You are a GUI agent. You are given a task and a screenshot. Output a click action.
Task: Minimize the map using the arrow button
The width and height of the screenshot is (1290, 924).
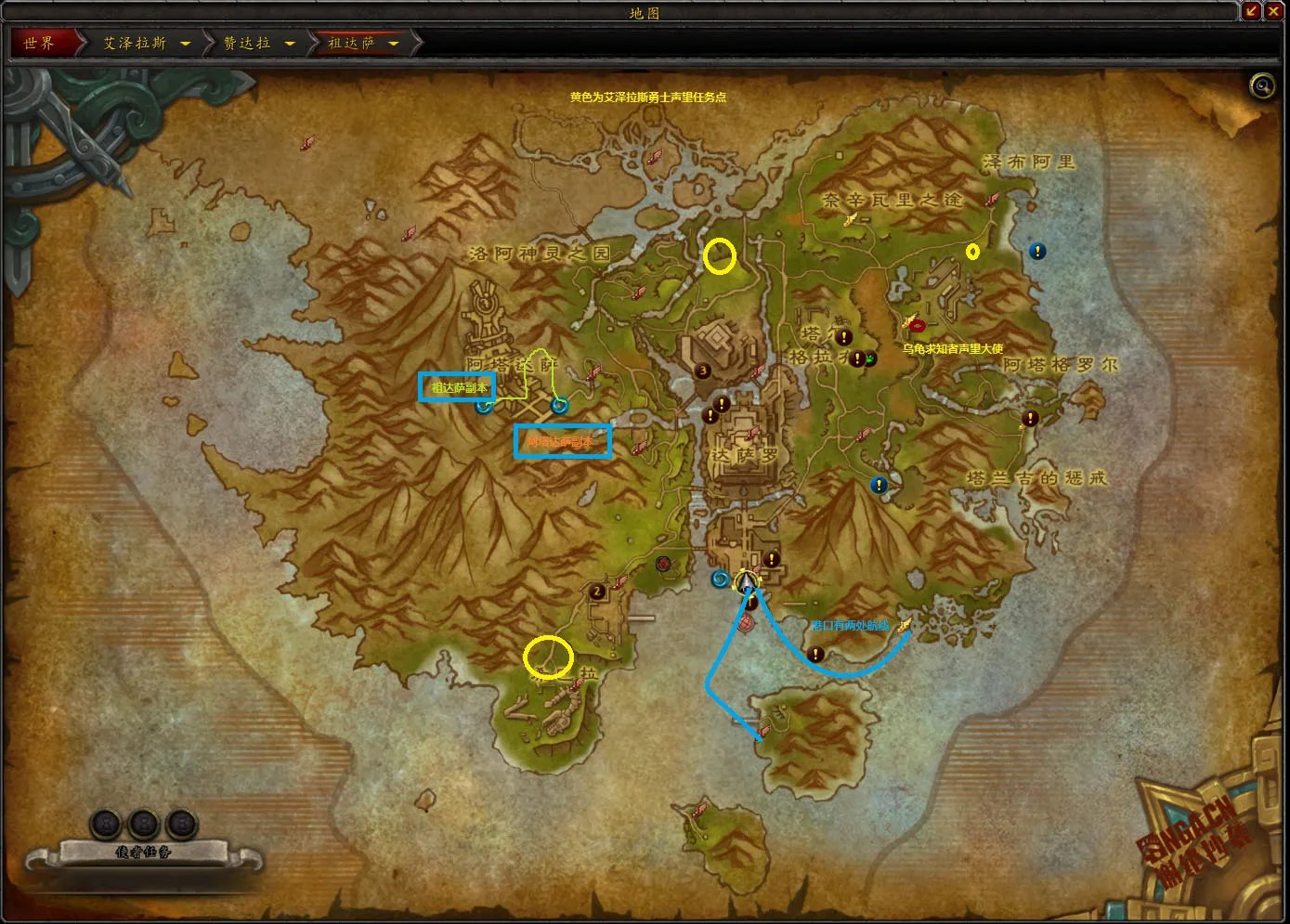[1251, 11]
